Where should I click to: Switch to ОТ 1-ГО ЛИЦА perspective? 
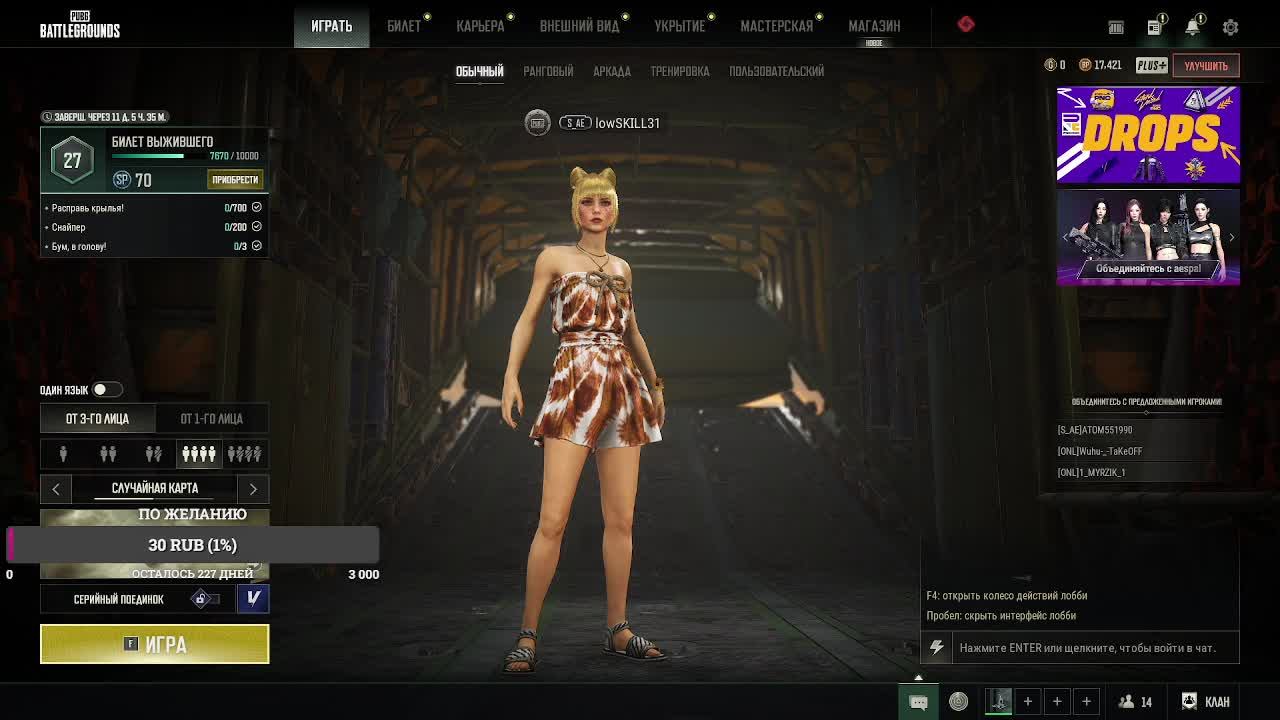pos(211,419)
